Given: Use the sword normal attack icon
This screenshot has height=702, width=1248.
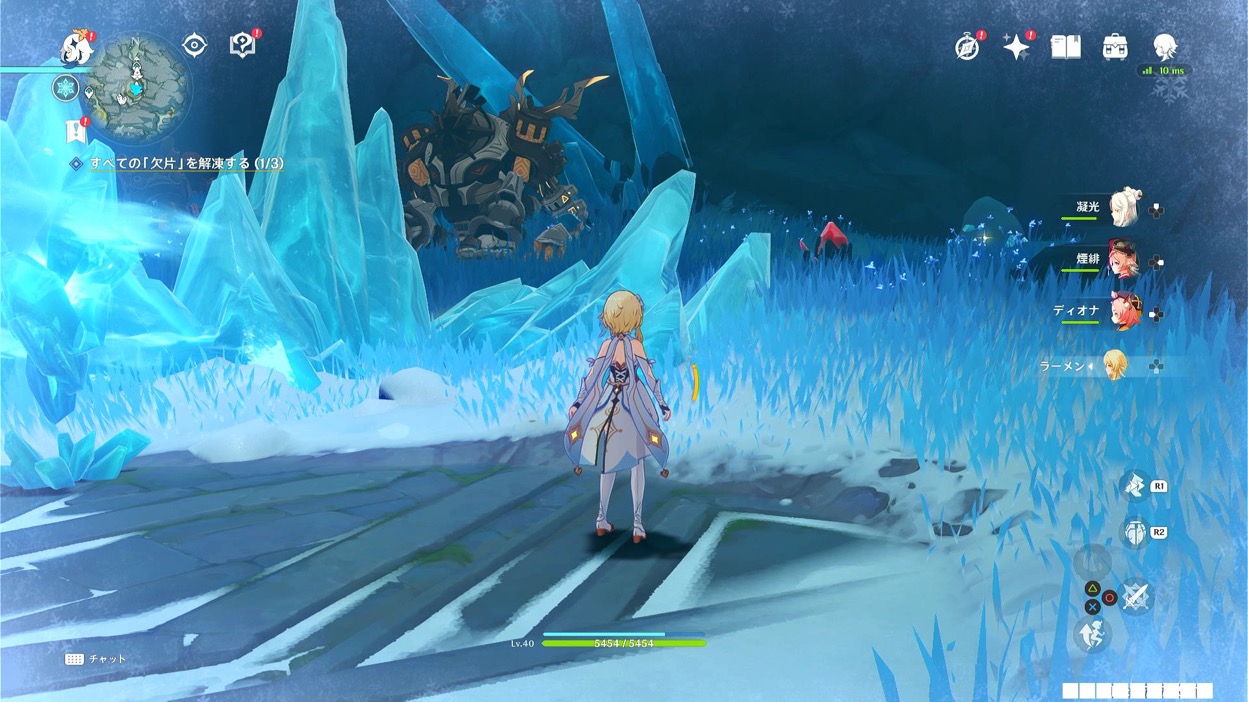Looking at the screenshot, I should pos(1136,597).
